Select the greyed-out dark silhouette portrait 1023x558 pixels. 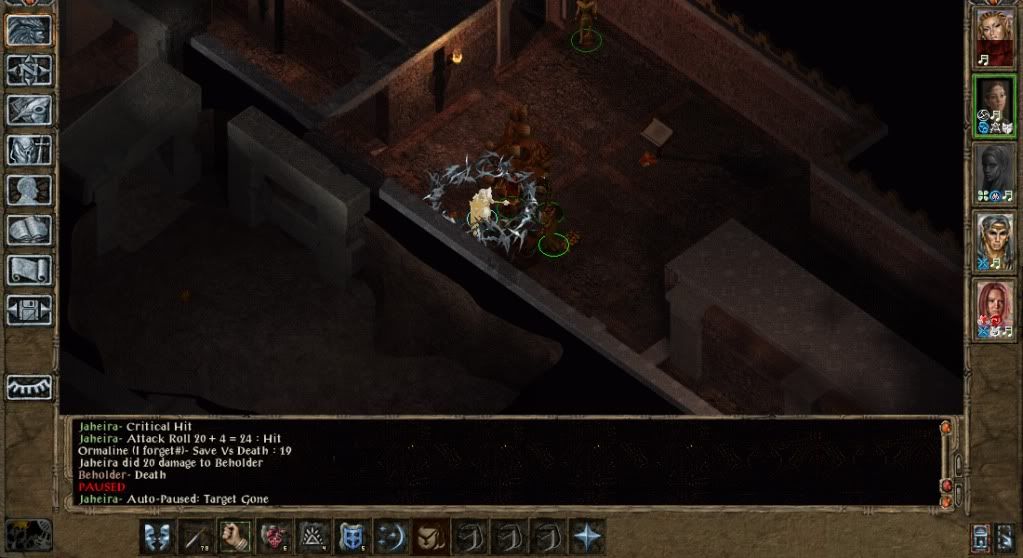click(995, 175)
